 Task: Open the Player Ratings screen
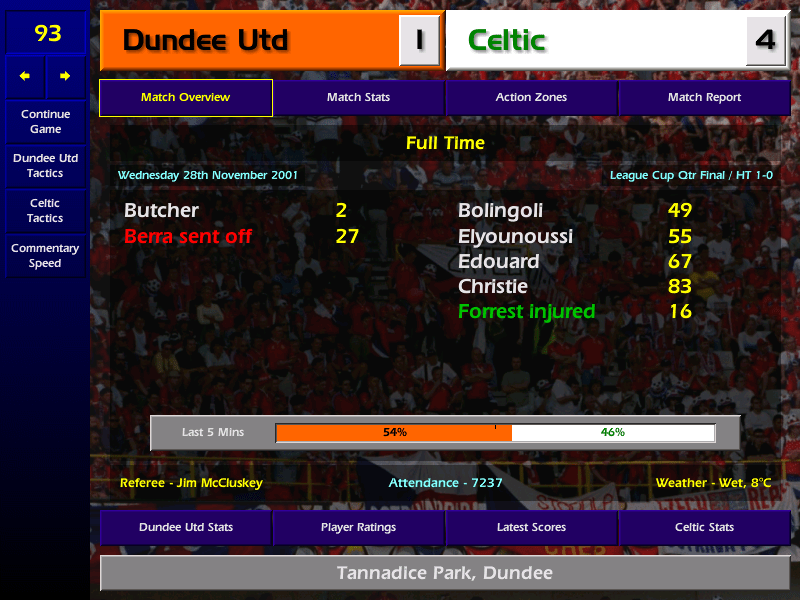(358, 527)
